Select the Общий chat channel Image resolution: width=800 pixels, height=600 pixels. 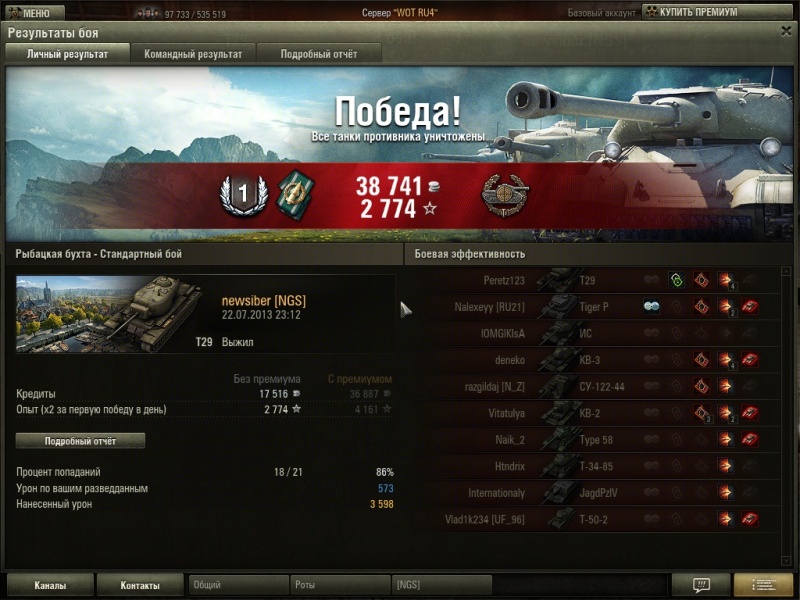click(x=238, y=585)
